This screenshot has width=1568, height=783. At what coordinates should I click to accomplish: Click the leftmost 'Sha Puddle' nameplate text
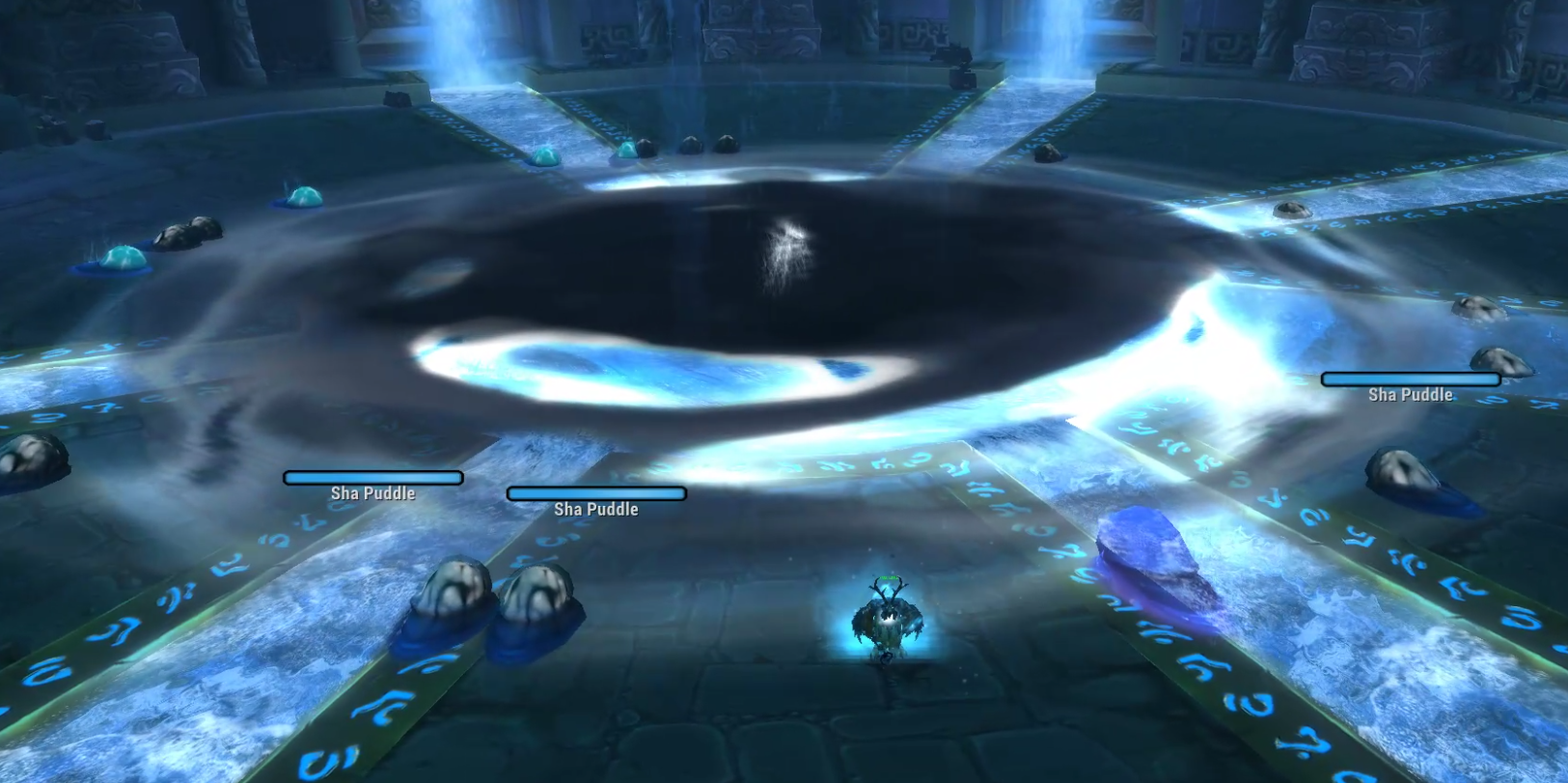(373, 492)
